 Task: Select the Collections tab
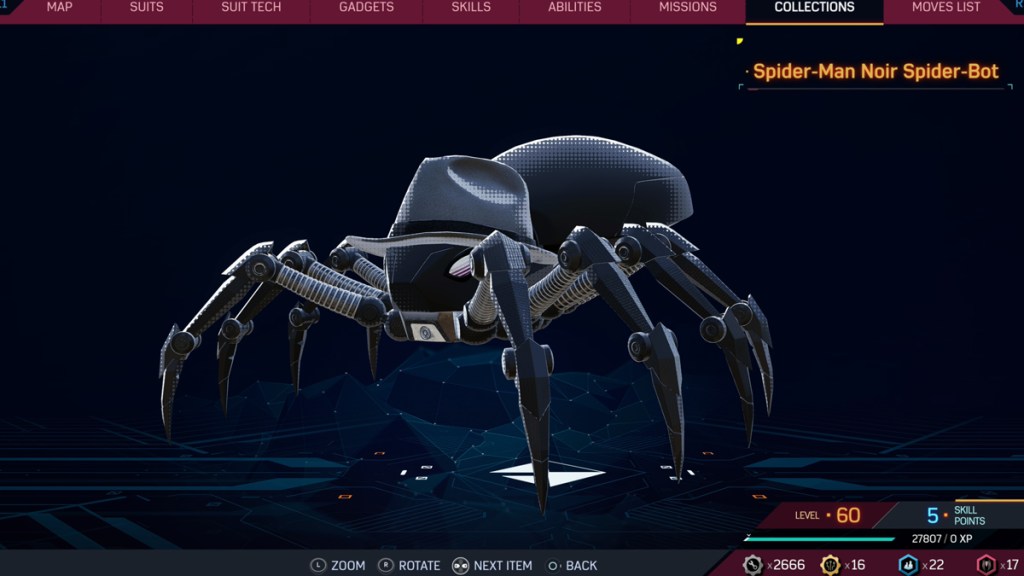tap(814, 8)
